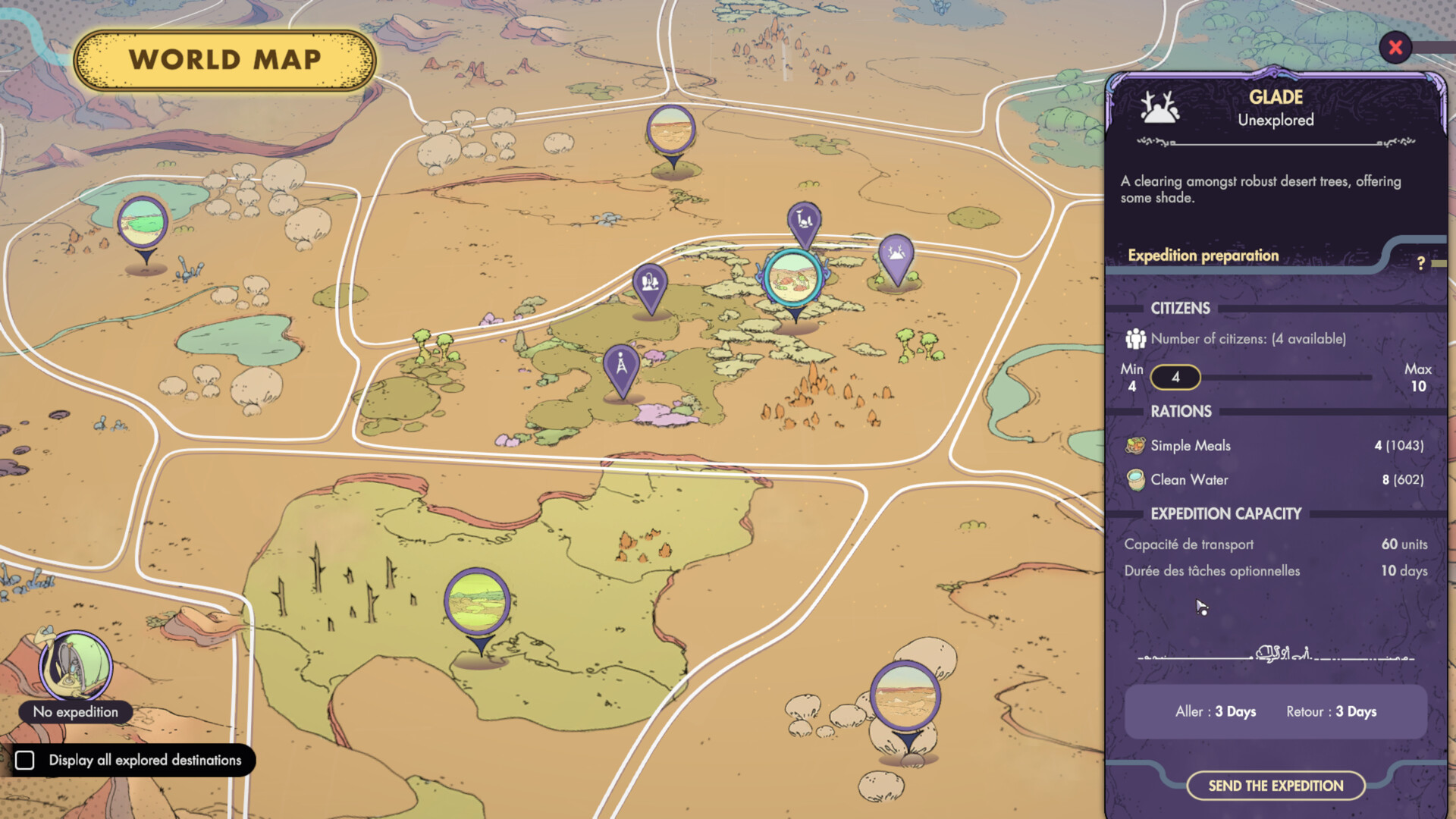Viewport: 1456px width, 819px height.
Task: Close the Glade panel with the red X
Action: 1395,48
